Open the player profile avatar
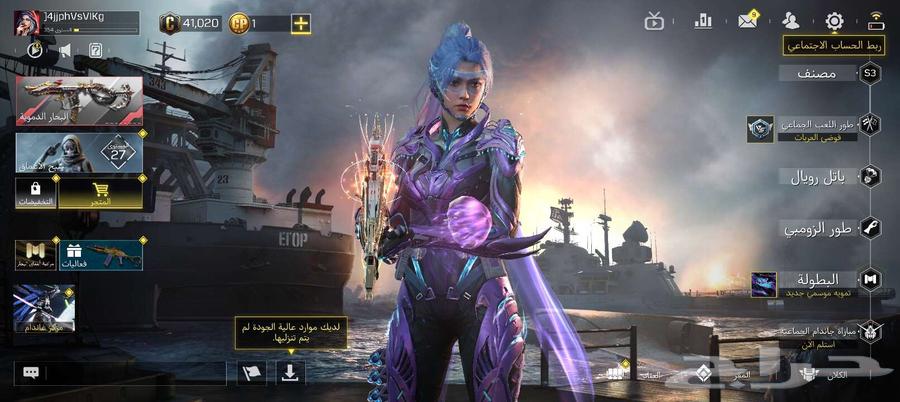This screenshot has width=900, height=402. tap(27, 22)
